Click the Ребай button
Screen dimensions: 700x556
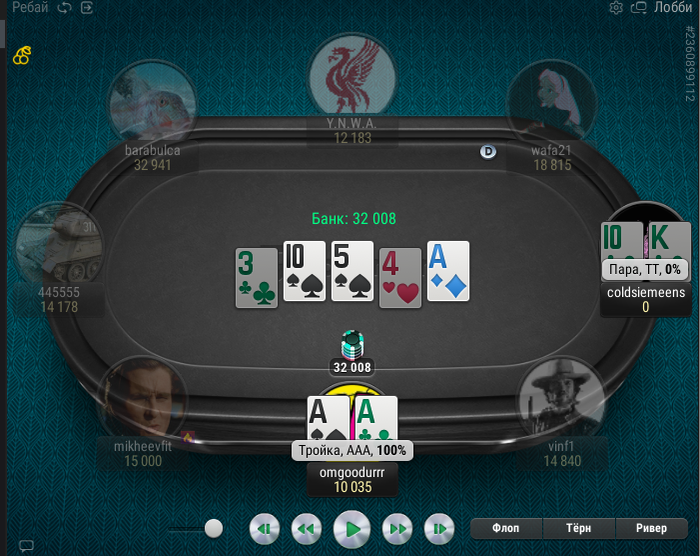tap(30, 8)
